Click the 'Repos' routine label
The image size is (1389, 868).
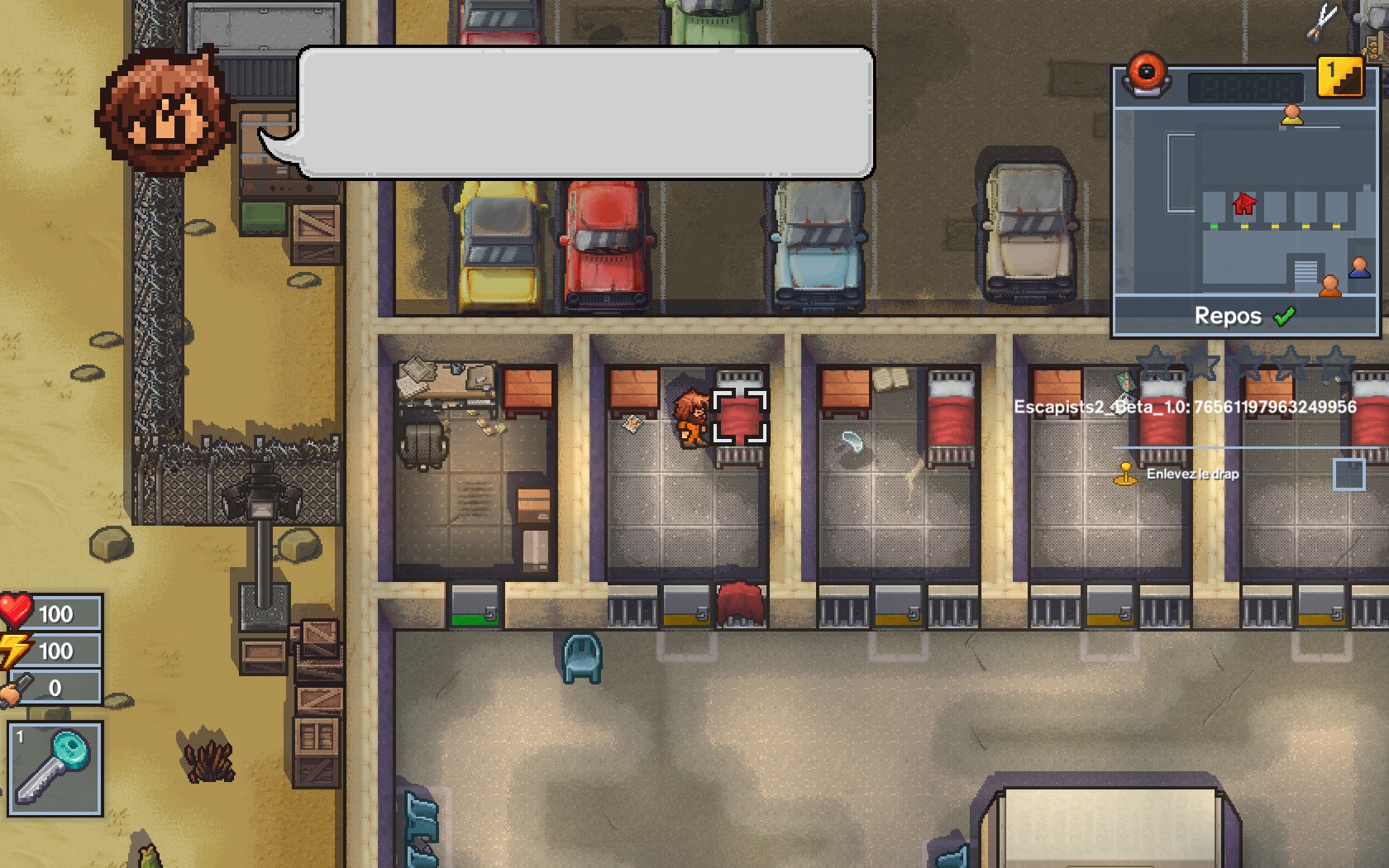click(1228, 317)
